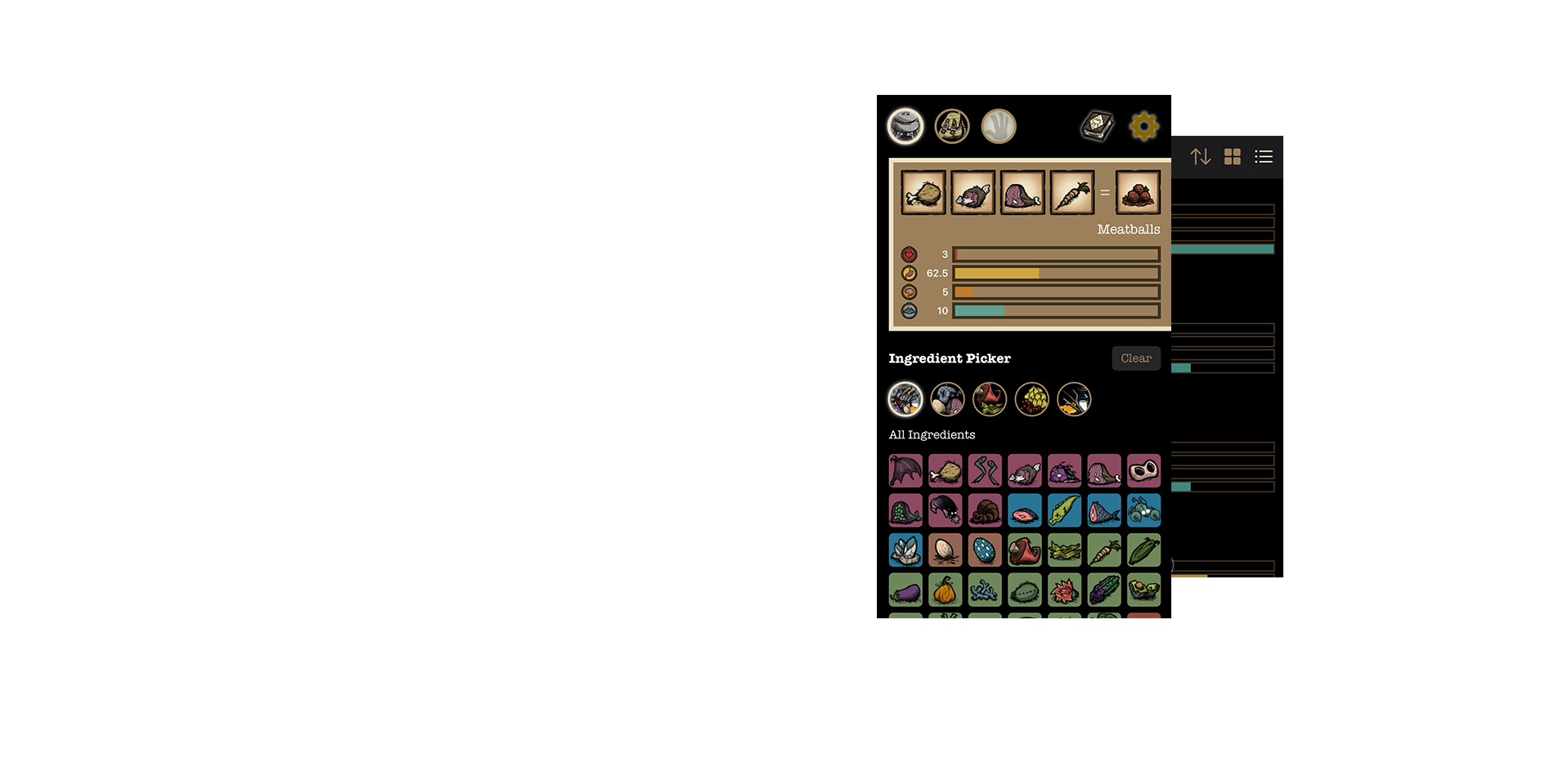Show all ingredients with the first filter
Image resolution: width=1568 pixels, height=777 pixels.
pos(905,400)
